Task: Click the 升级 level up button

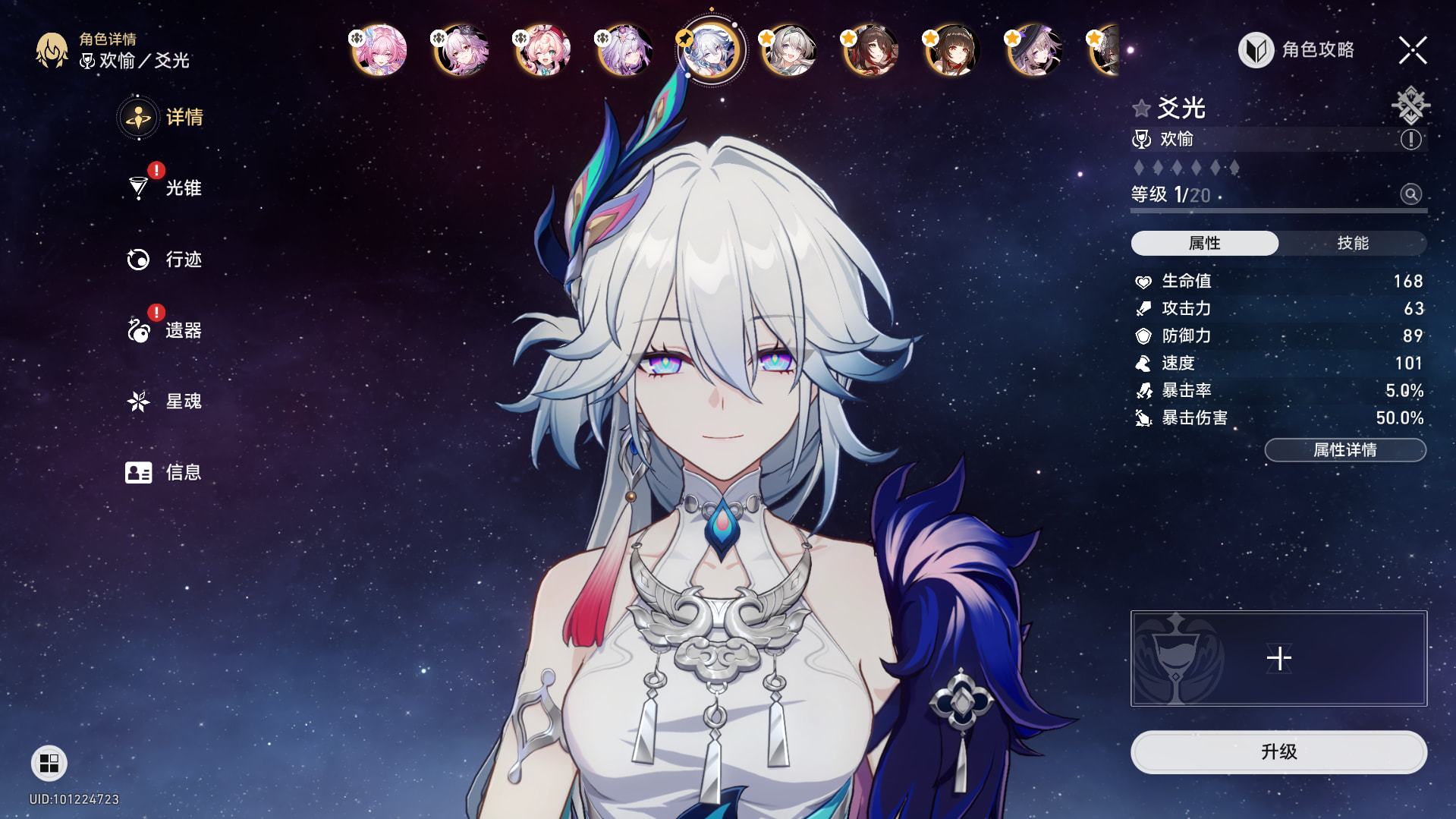Action: pos(1278,752)
